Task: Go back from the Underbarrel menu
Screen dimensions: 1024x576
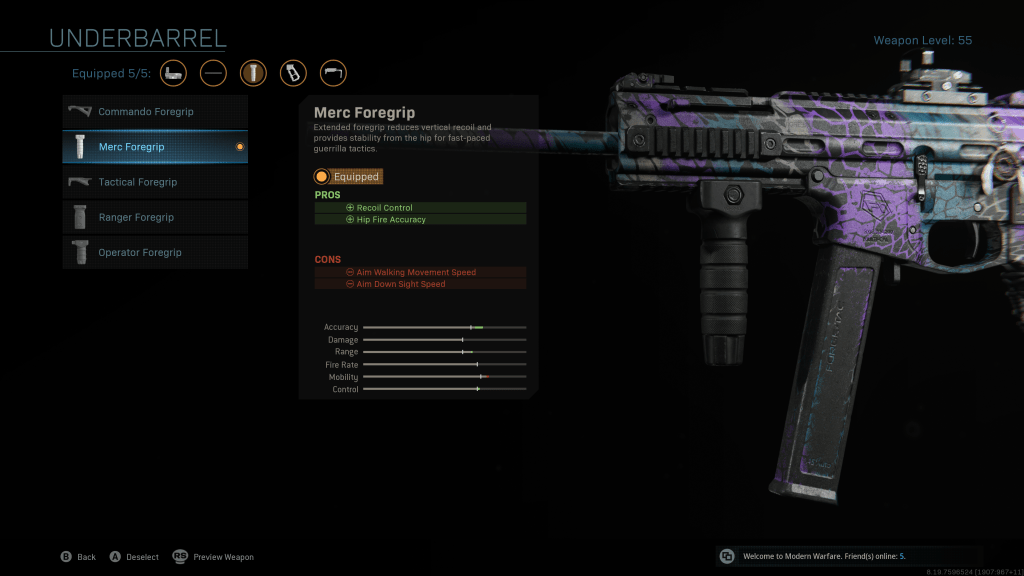Action: [78, 557]
